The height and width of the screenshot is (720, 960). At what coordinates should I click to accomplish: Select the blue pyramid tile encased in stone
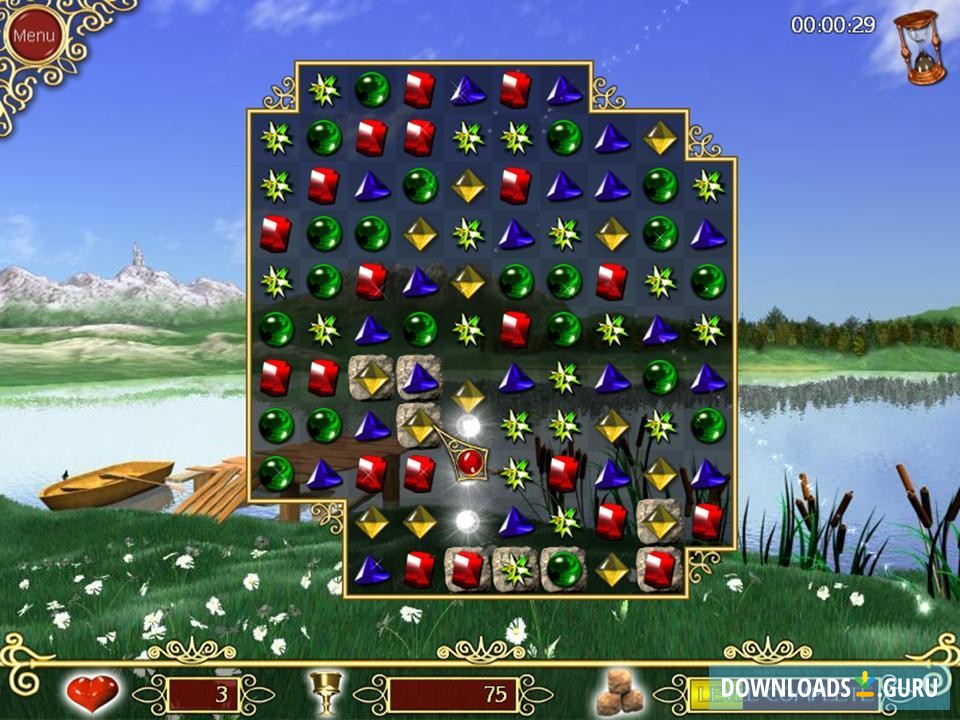(420, 377)
